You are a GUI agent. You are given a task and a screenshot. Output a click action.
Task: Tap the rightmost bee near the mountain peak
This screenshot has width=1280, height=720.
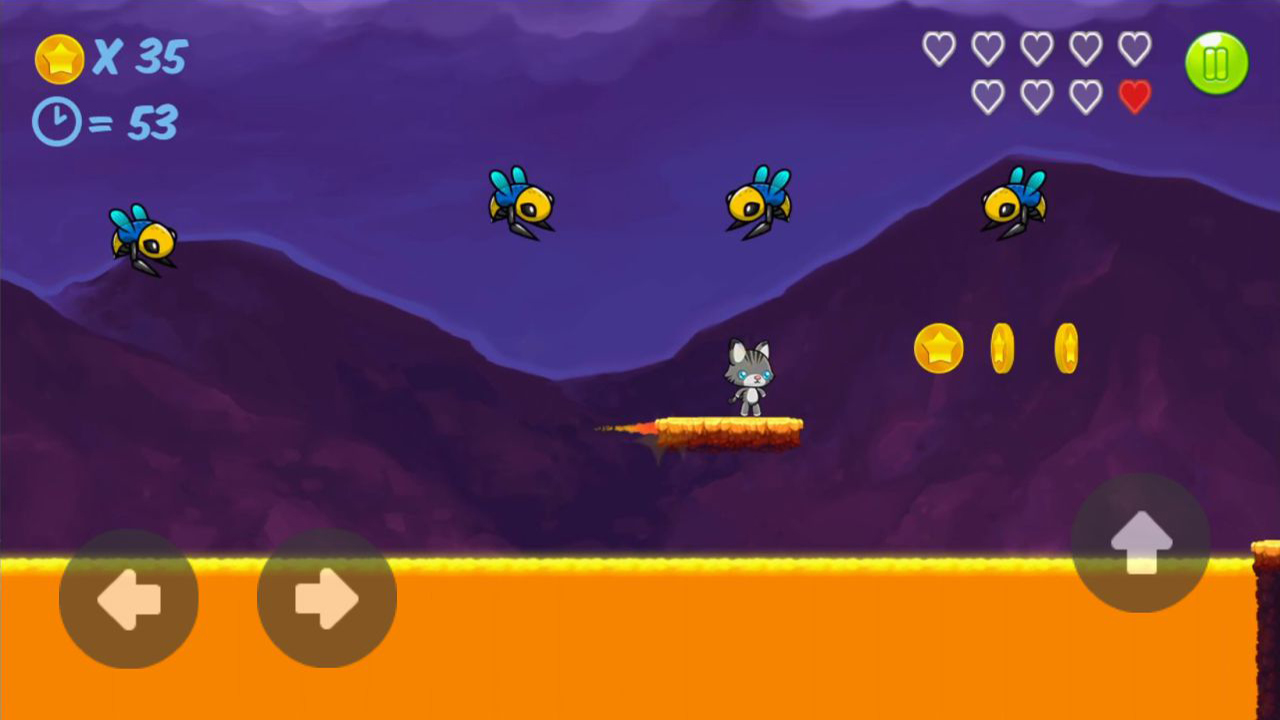(1012, 203)
